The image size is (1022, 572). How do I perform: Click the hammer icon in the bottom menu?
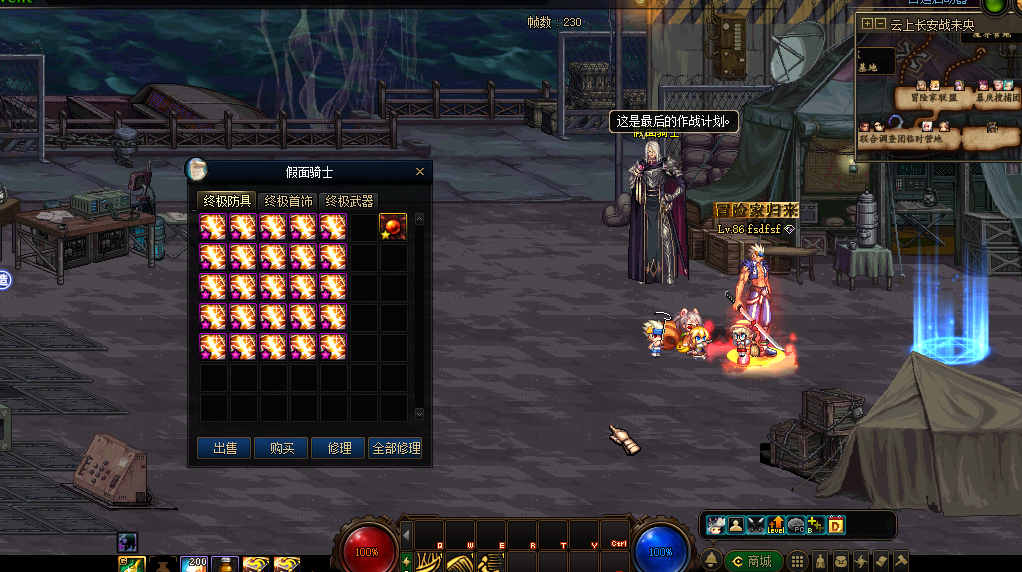click(x=900, y=562)
